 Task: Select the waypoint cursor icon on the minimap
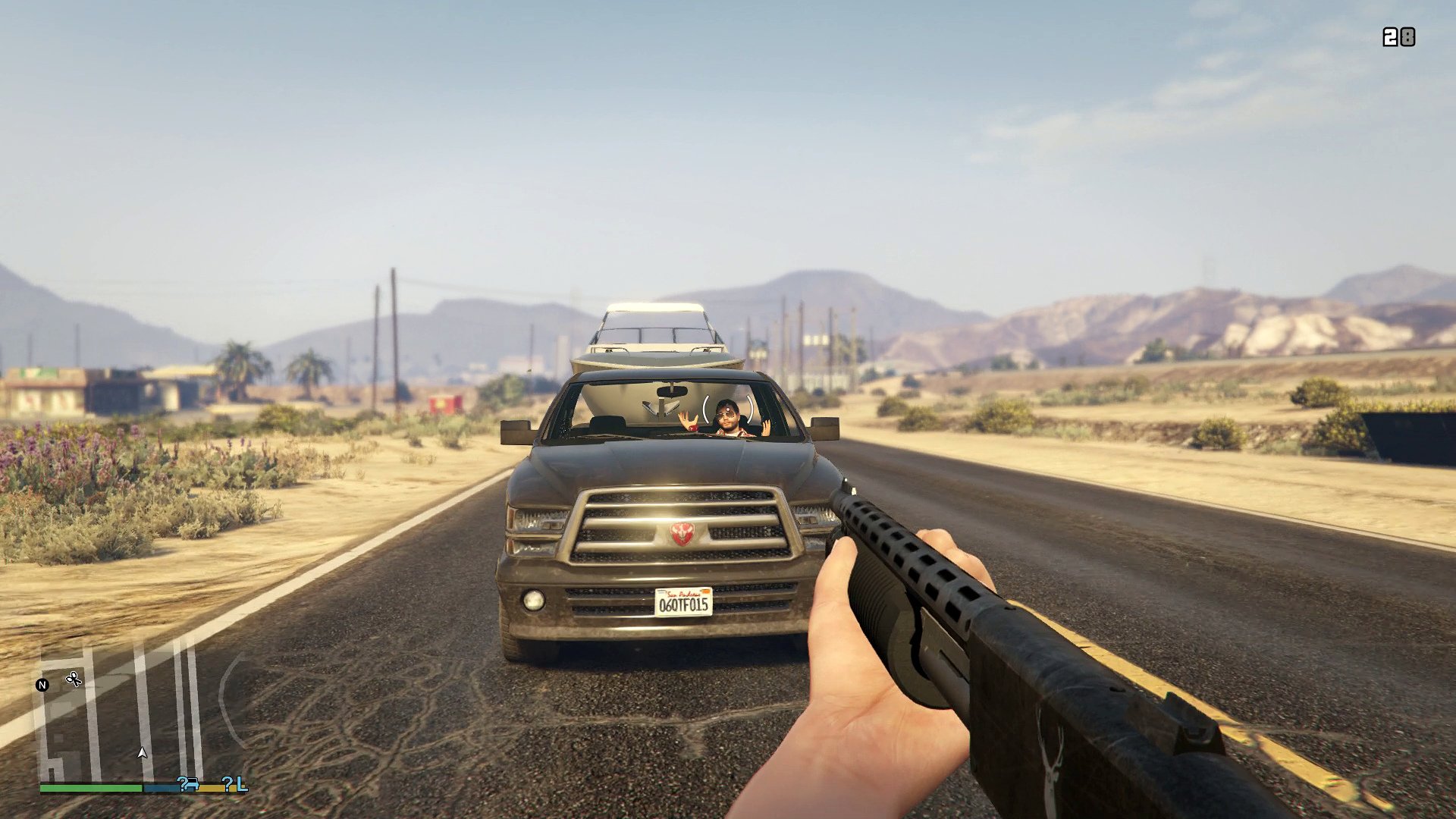coord(74,680)
